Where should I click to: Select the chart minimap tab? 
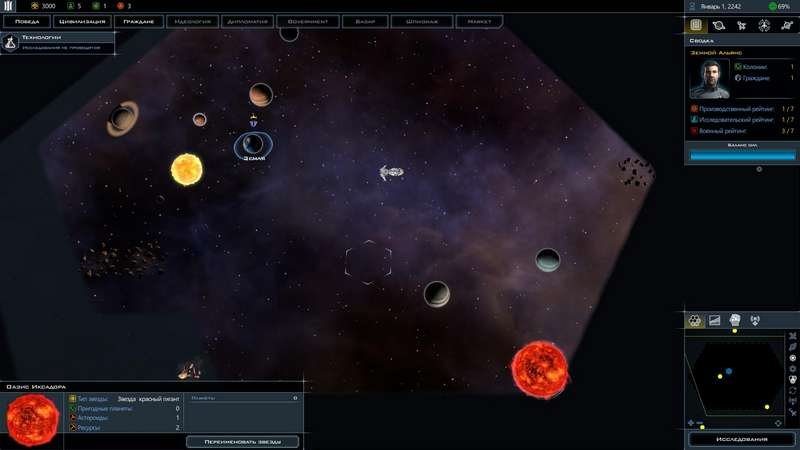click(x=715, y=320)
